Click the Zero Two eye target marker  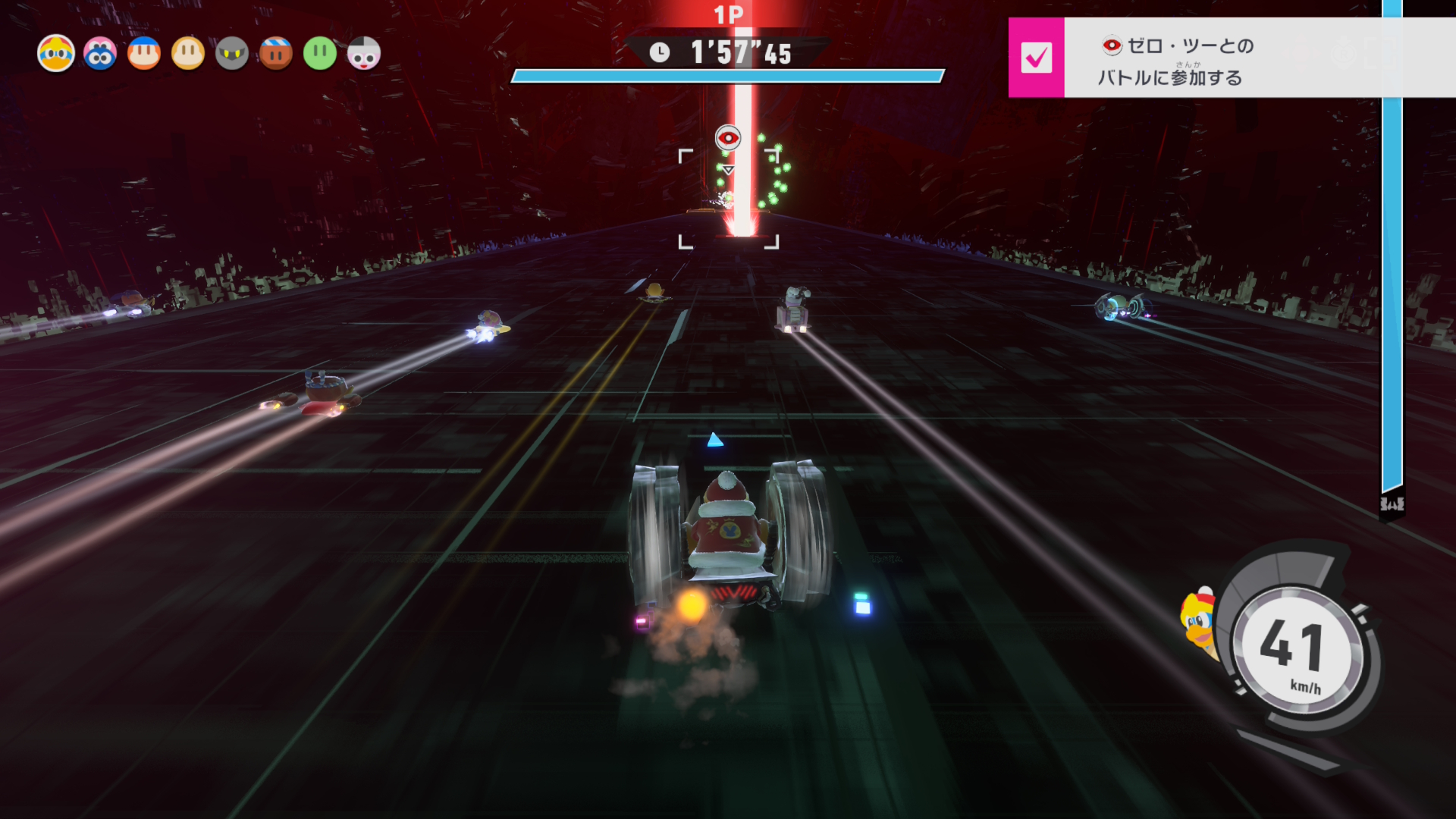point(728,138)
